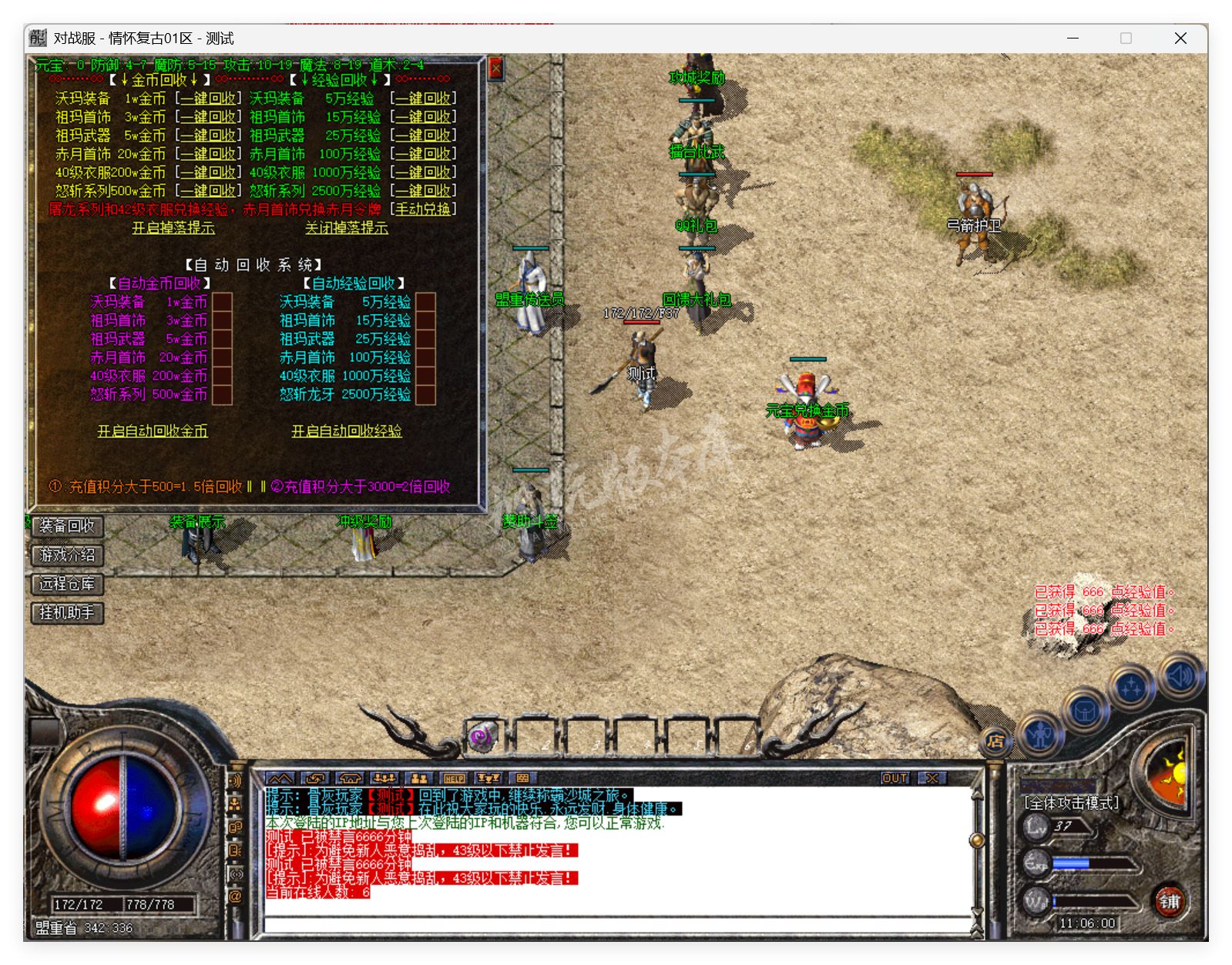
Task: Start auto gold recycling via 开启自动回收金币
Action: point(153,431)
